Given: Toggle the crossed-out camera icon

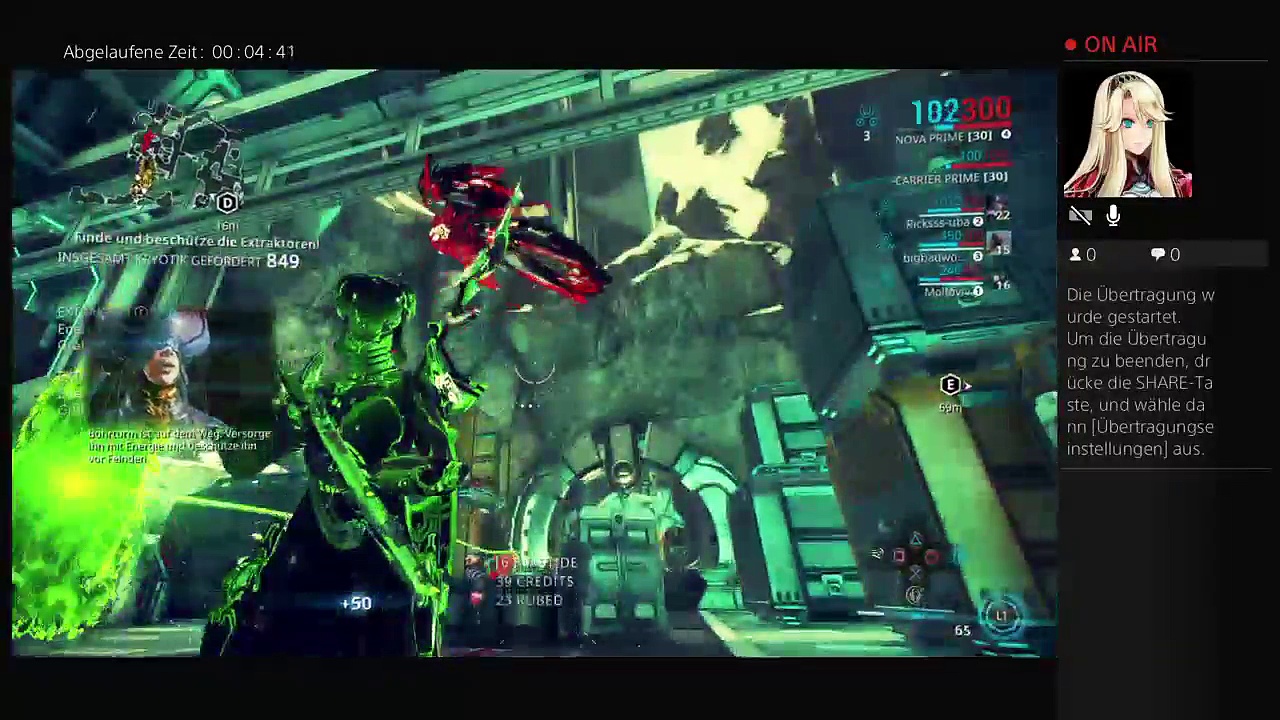Looking at the screenshot, I should click(1080, 216).
